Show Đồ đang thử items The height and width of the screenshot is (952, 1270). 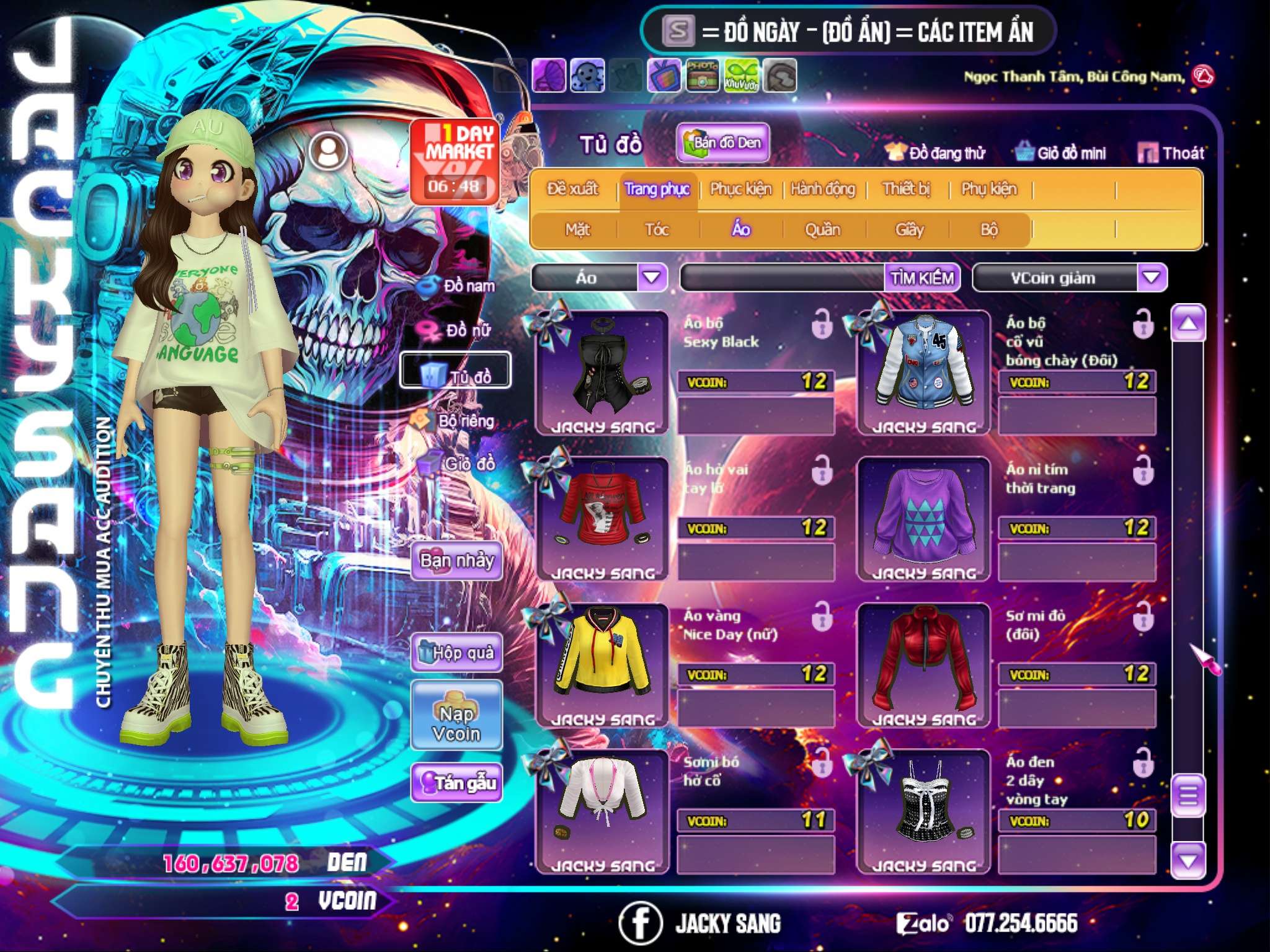(x=935, y=153)
